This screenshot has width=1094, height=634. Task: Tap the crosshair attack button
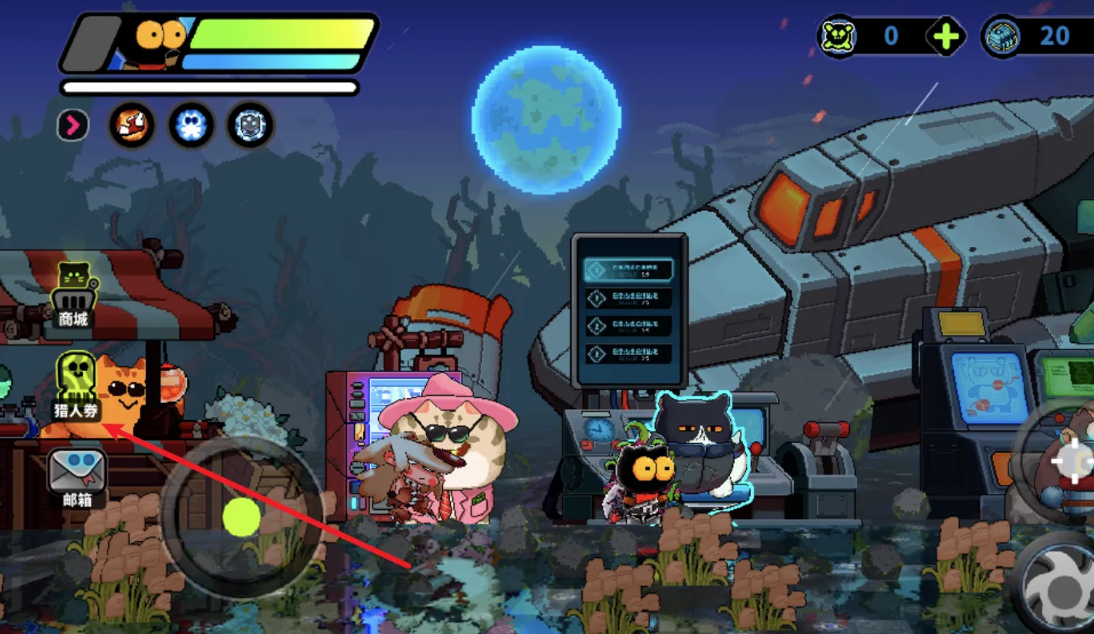(x=1072, y=461)
